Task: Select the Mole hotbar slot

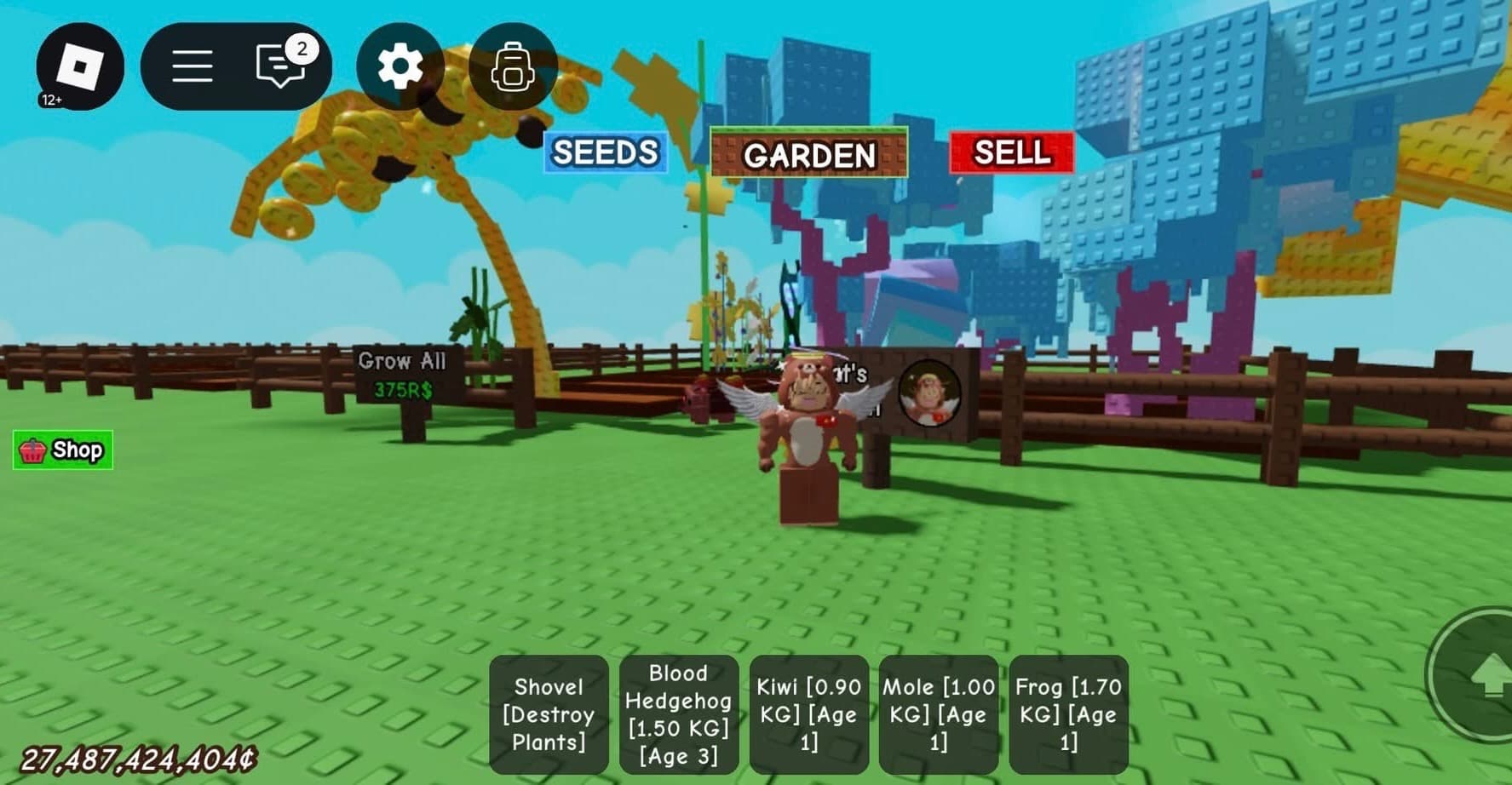Action: click(938, 714)
